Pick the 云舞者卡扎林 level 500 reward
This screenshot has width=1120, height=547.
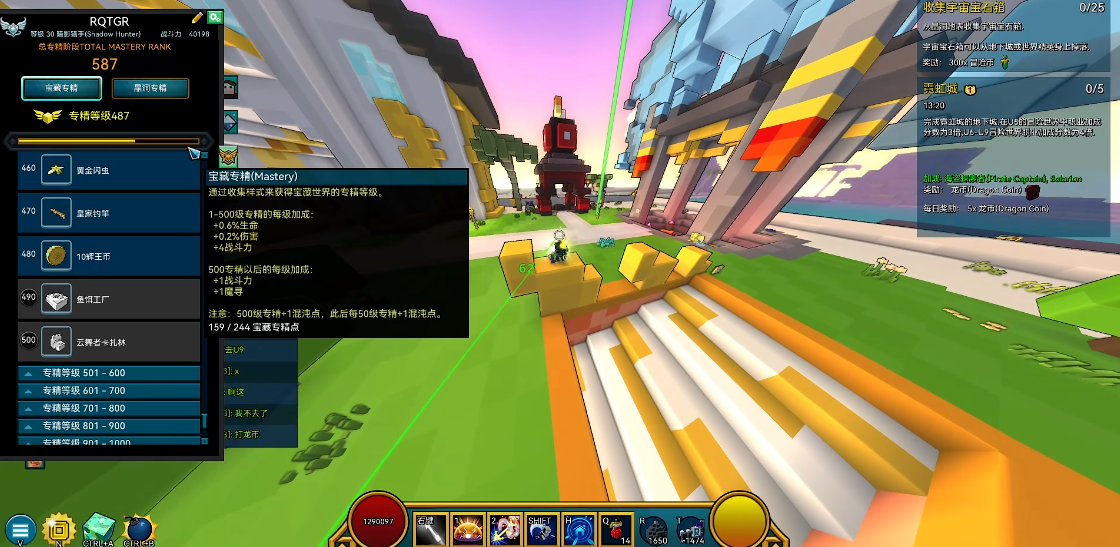(109, 341)
